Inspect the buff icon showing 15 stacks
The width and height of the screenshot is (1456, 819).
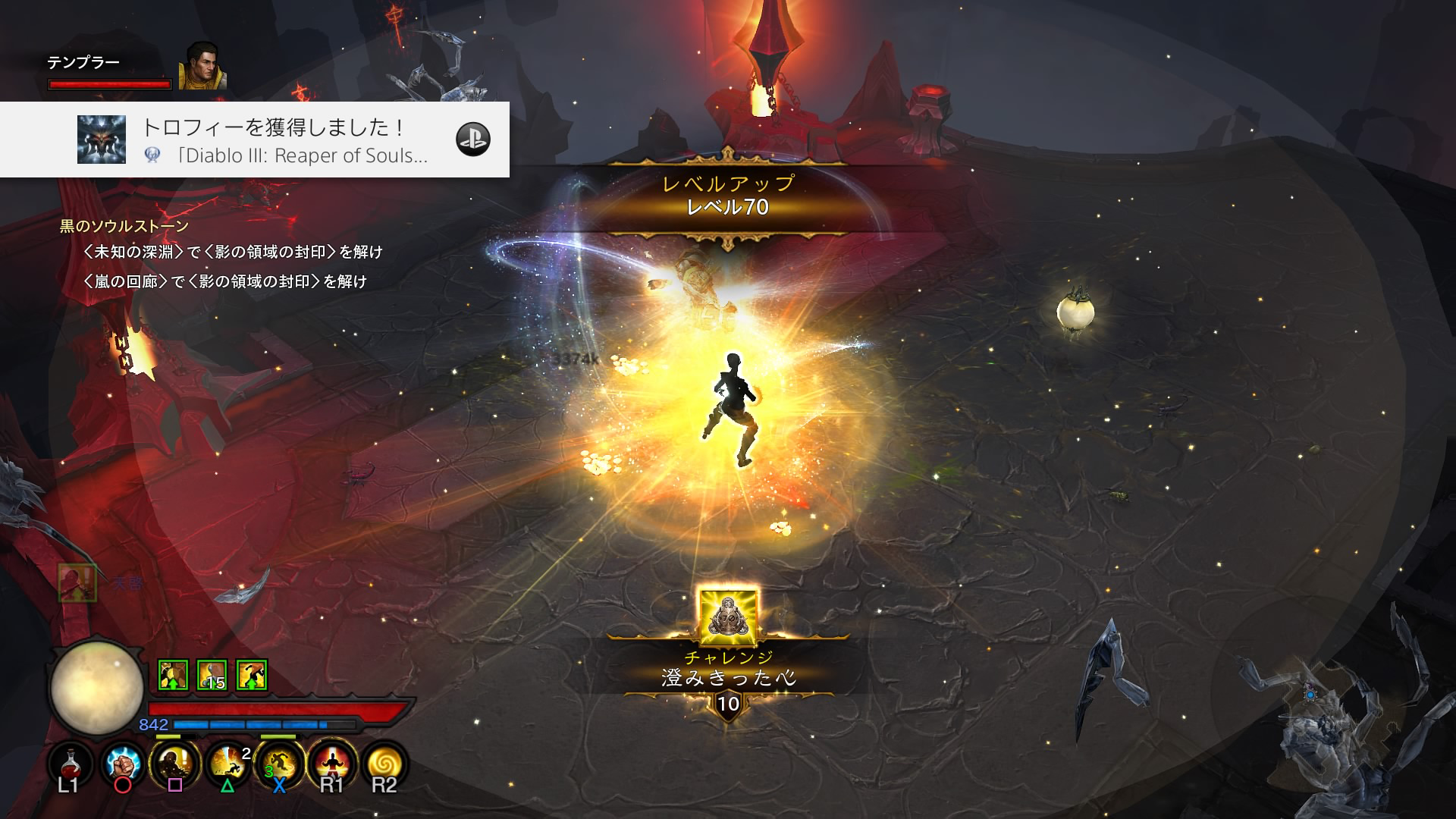212,675
